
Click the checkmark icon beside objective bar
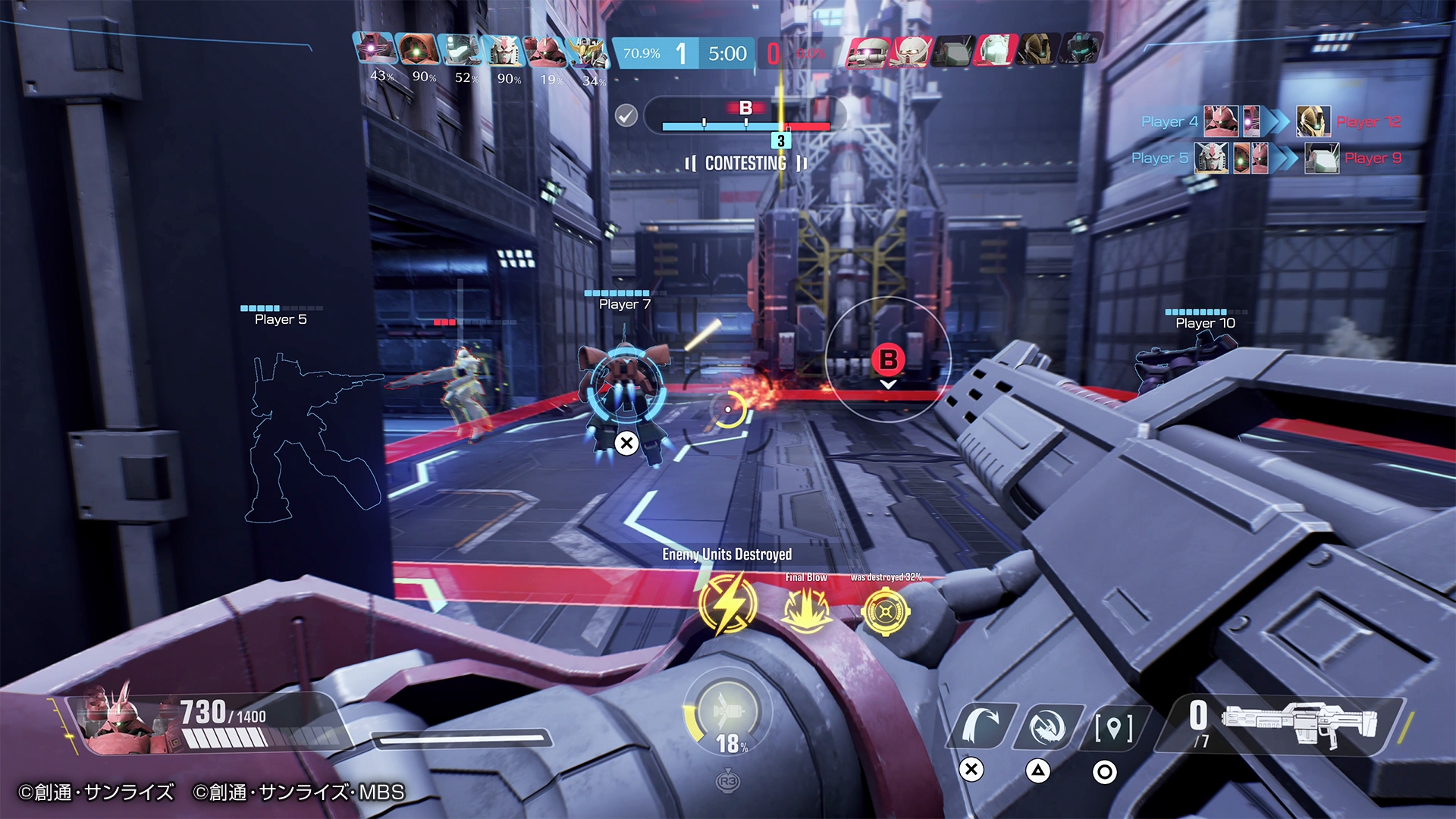[626, 116]
